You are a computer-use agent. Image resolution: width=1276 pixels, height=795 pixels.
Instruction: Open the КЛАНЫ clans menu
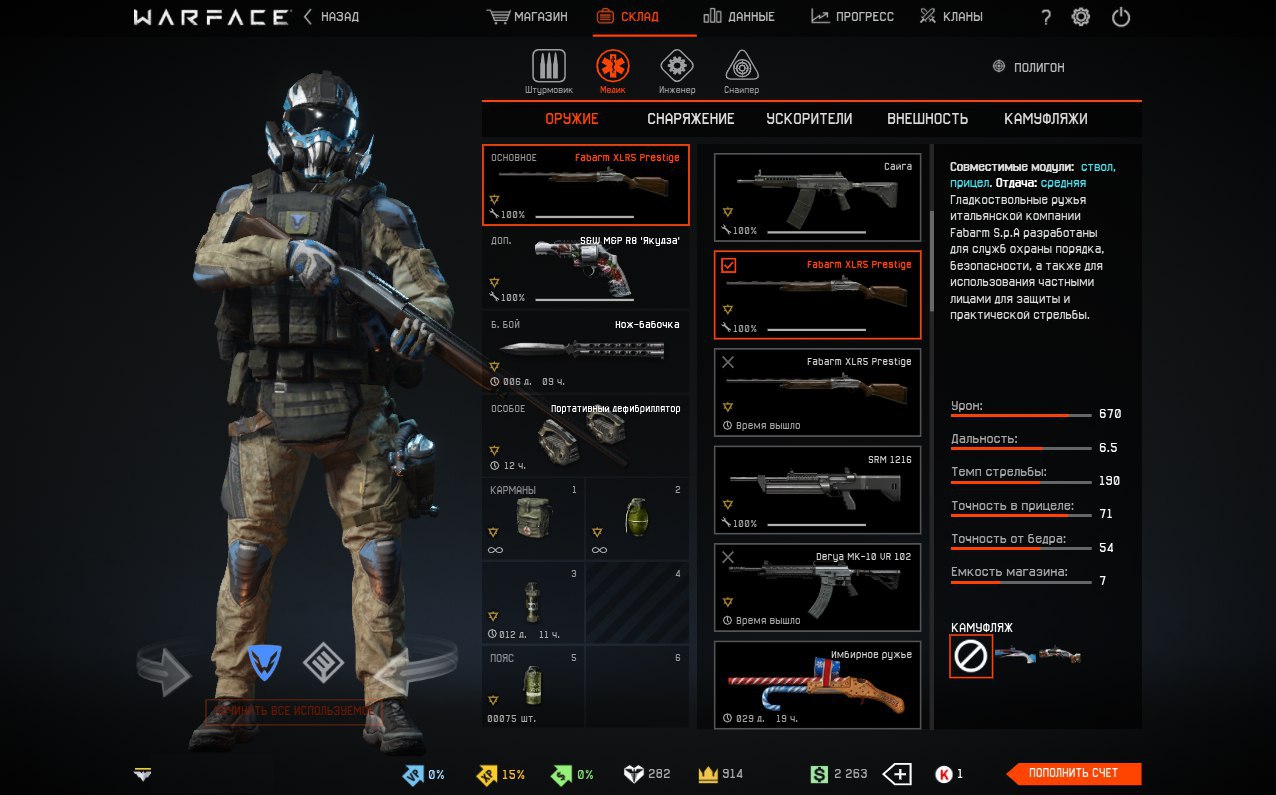(952, 17)
